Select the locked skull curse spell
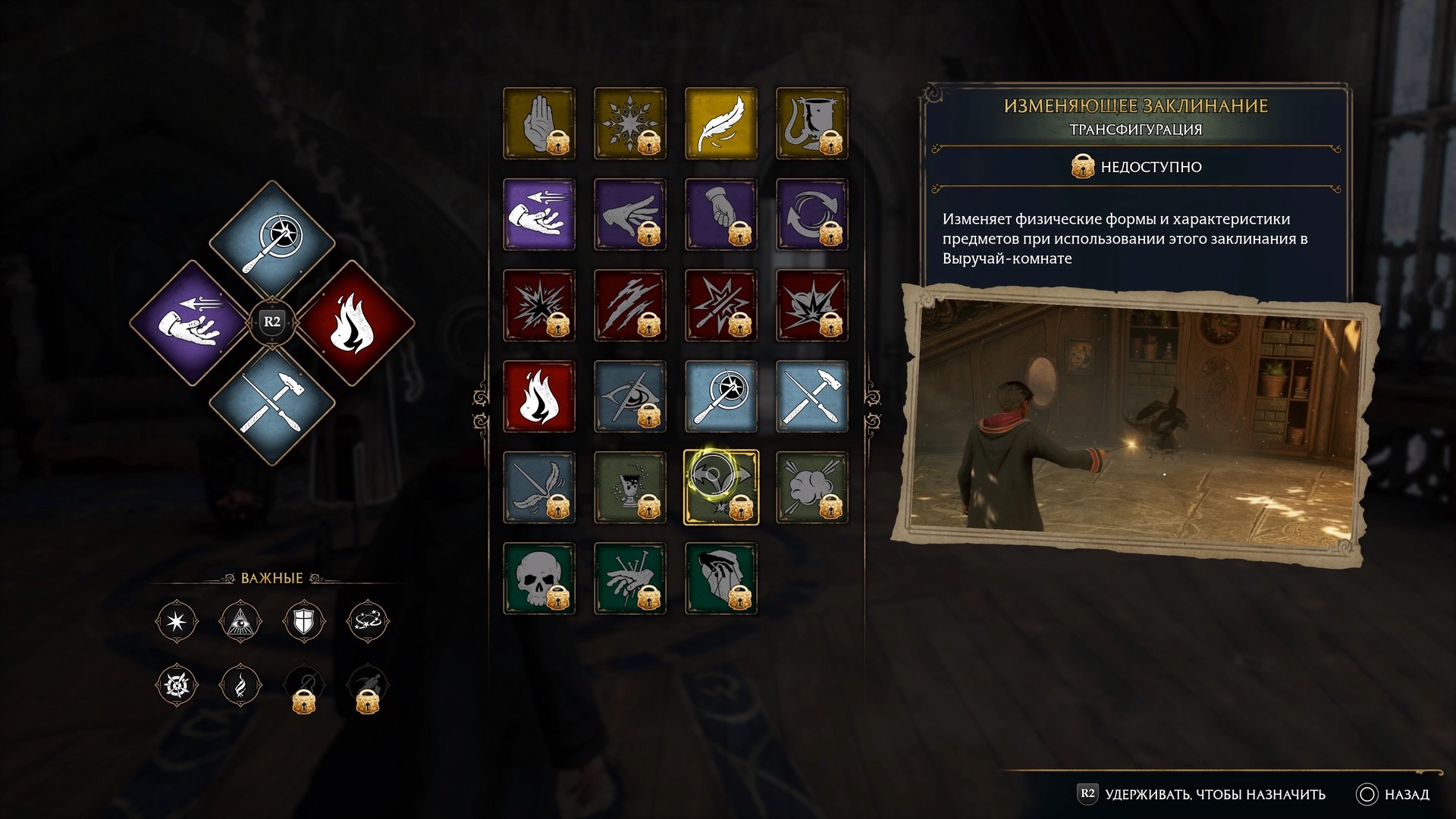Screen dimensions: 1456x819 point(538,578)
